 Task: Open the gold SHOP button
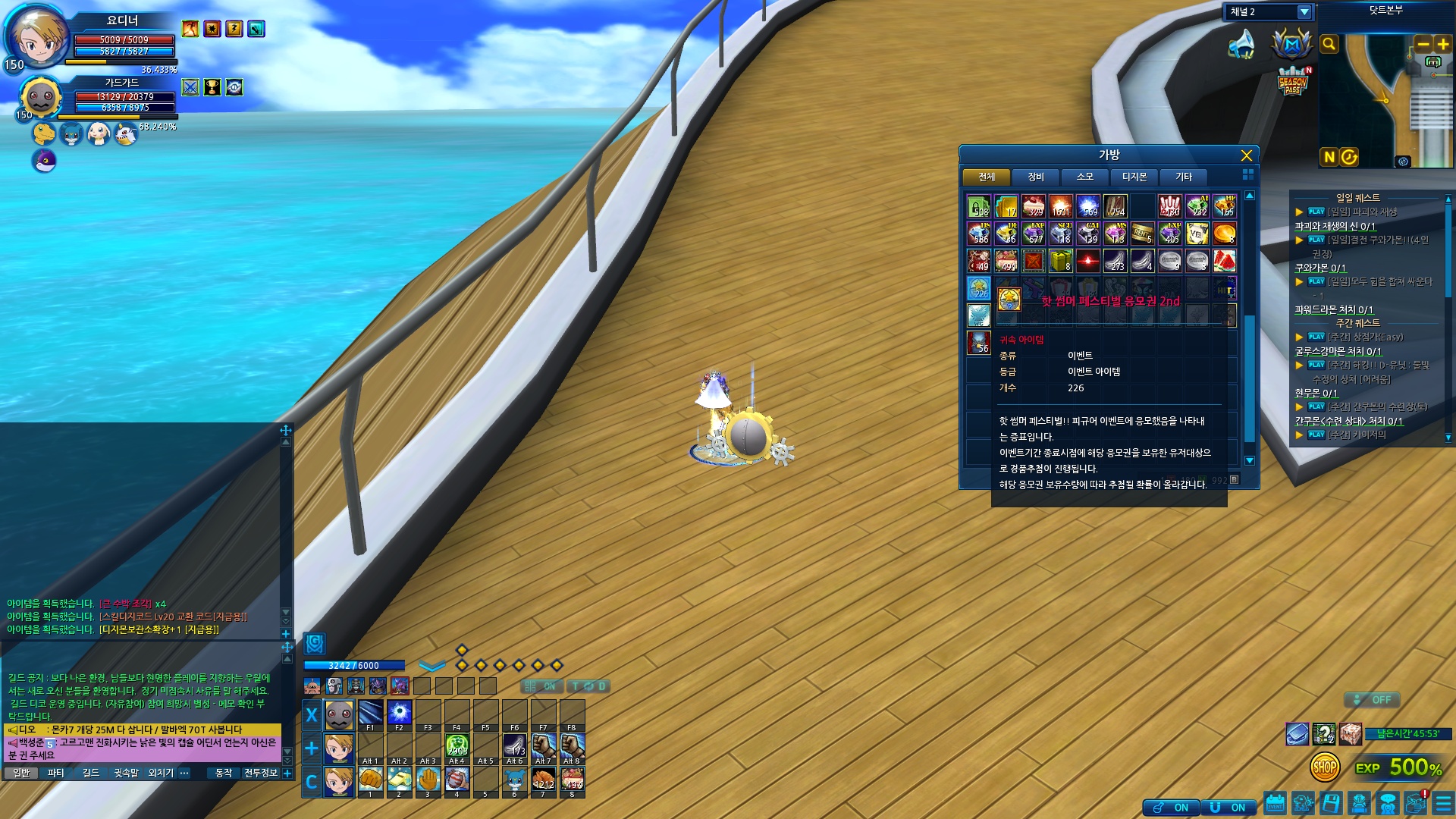click(1324, 767)
